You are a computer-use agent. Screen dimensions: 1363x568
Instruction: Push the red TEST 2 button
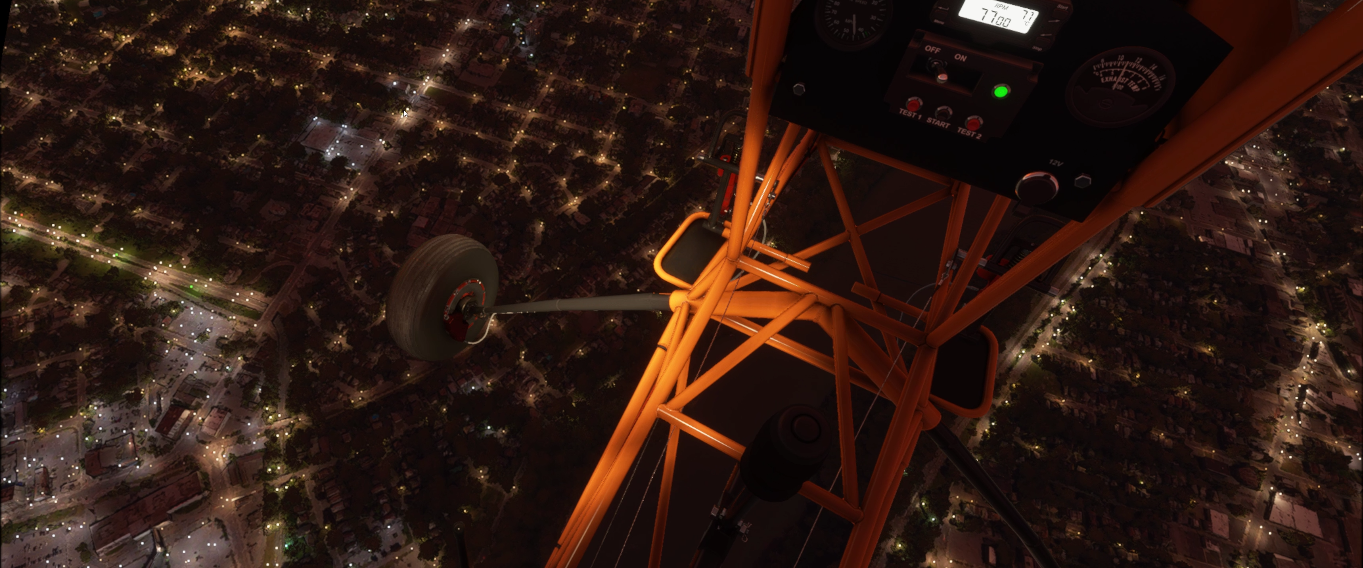(x=973, y=122)
